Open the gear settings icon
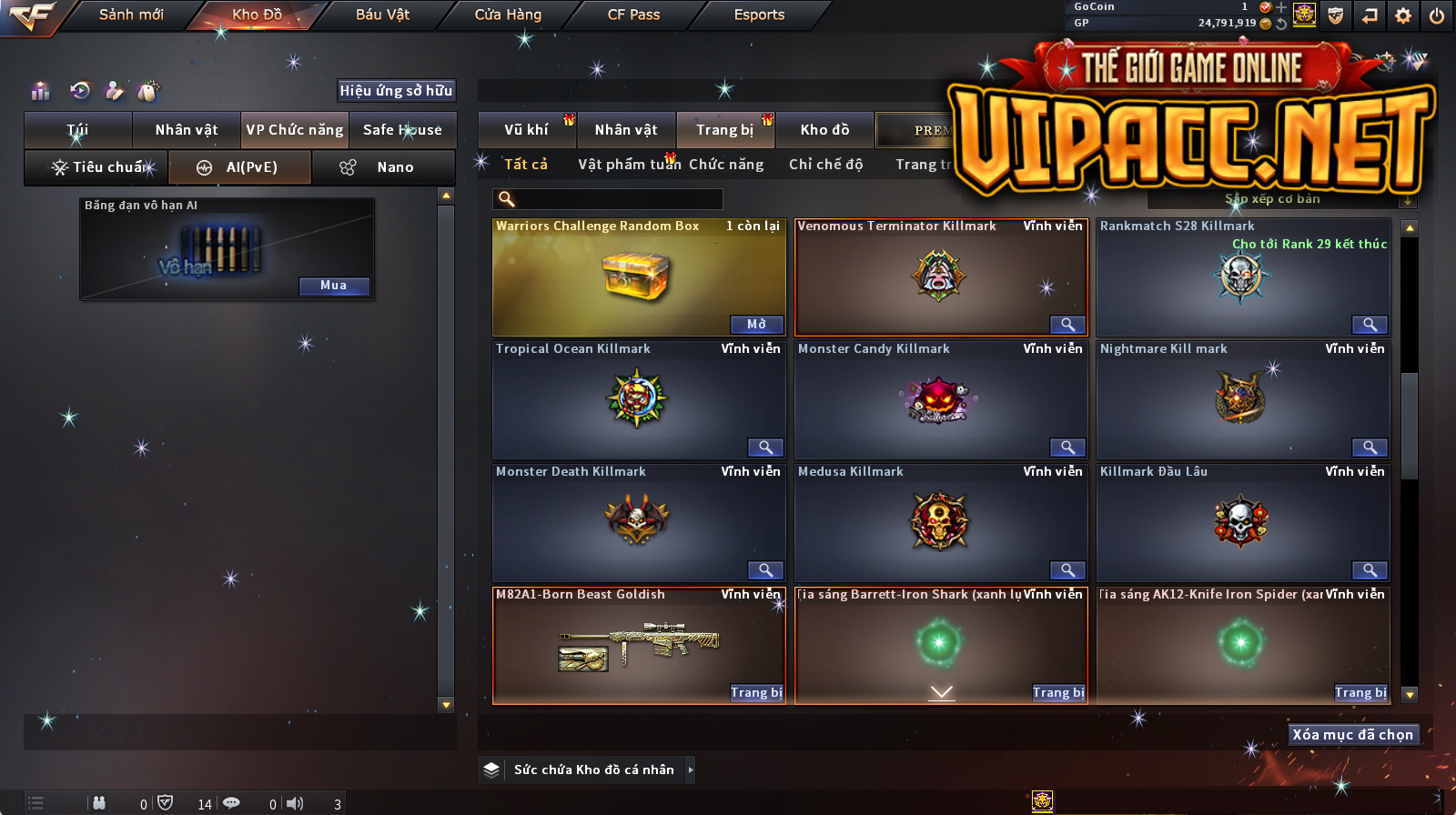 [x=1403, y=15]
